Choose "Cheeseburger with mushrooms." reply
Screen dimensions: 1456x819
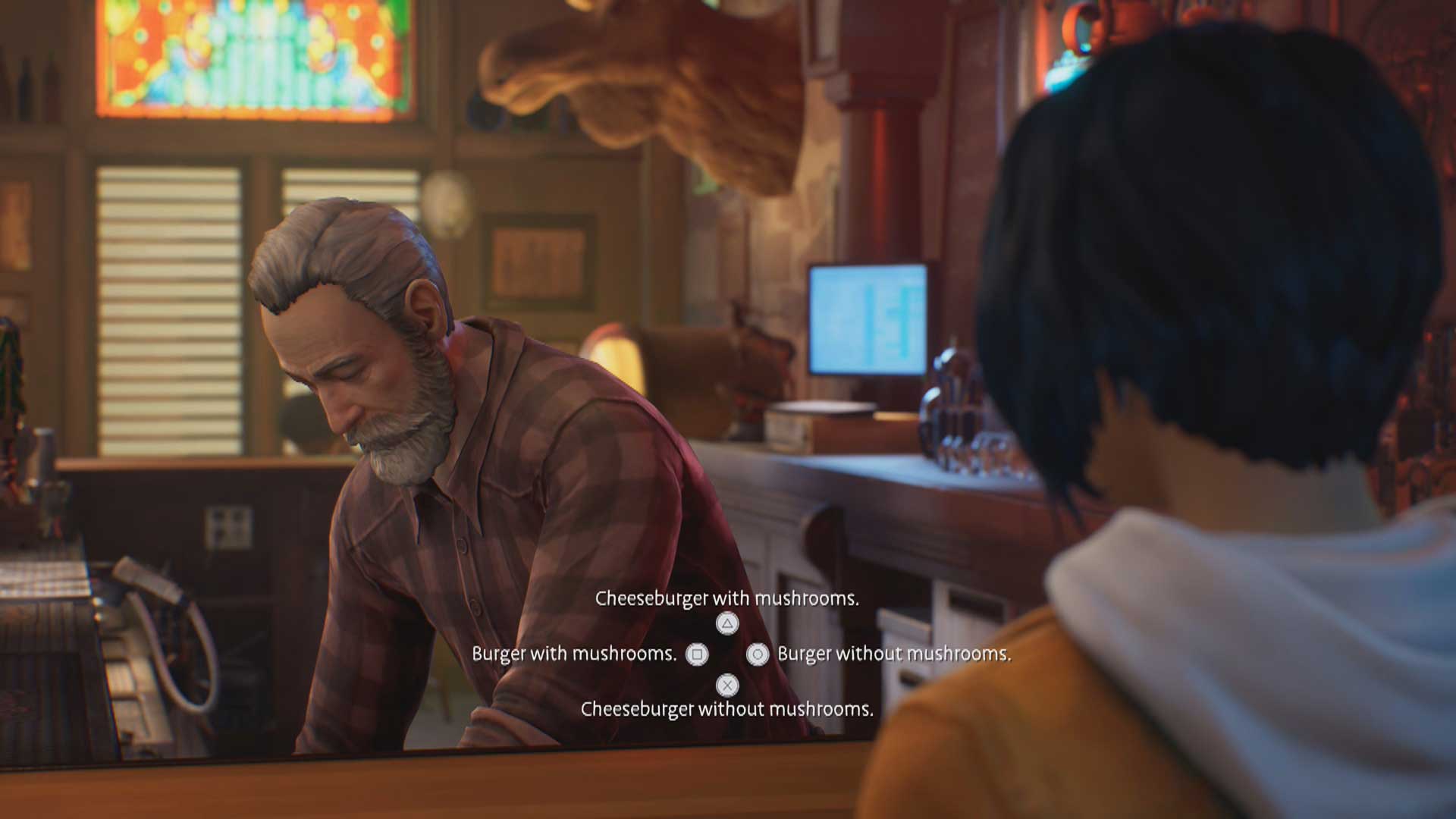726,599
